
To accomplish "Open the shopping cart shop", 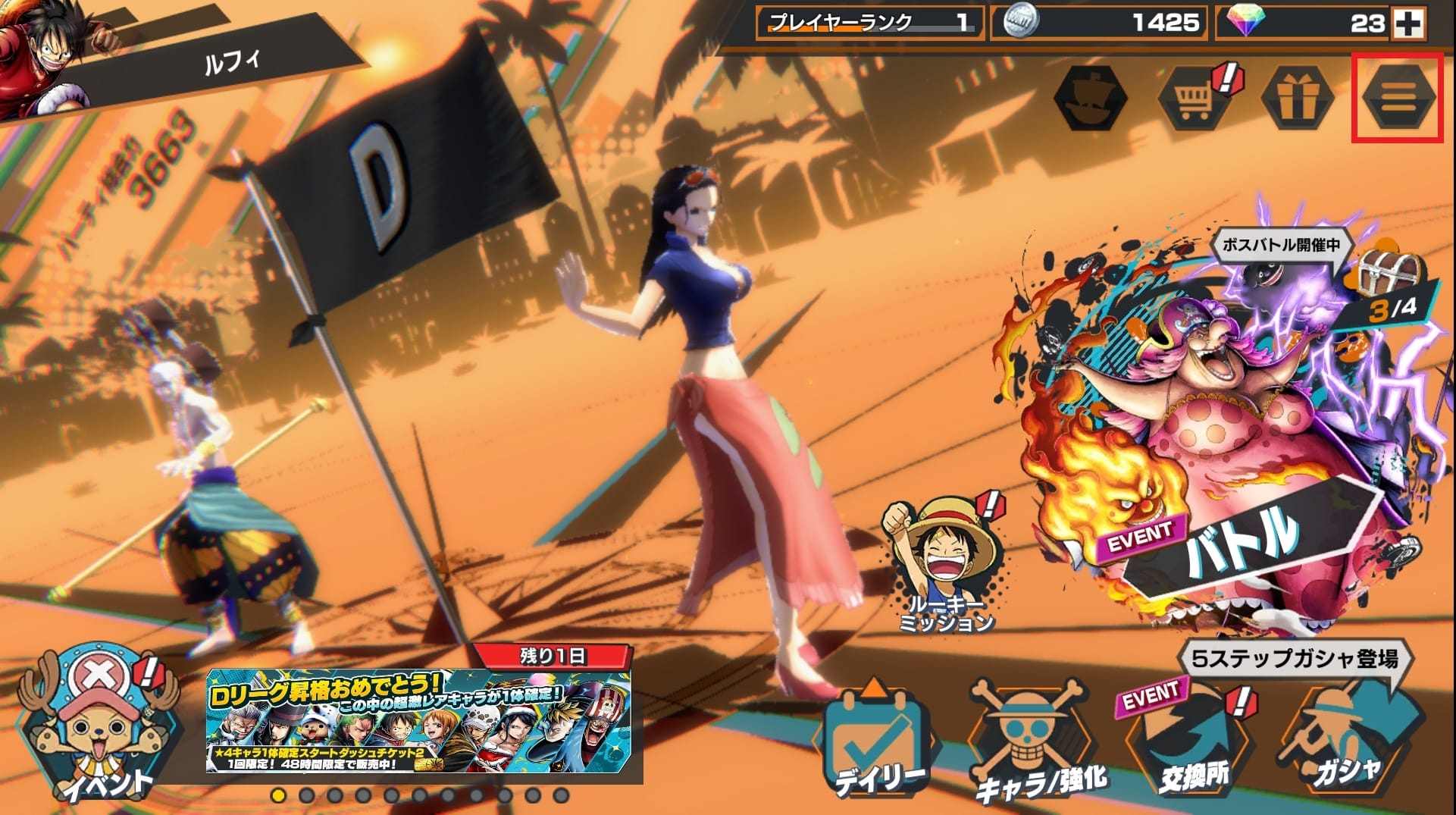I will click(x=1194, y=99).
